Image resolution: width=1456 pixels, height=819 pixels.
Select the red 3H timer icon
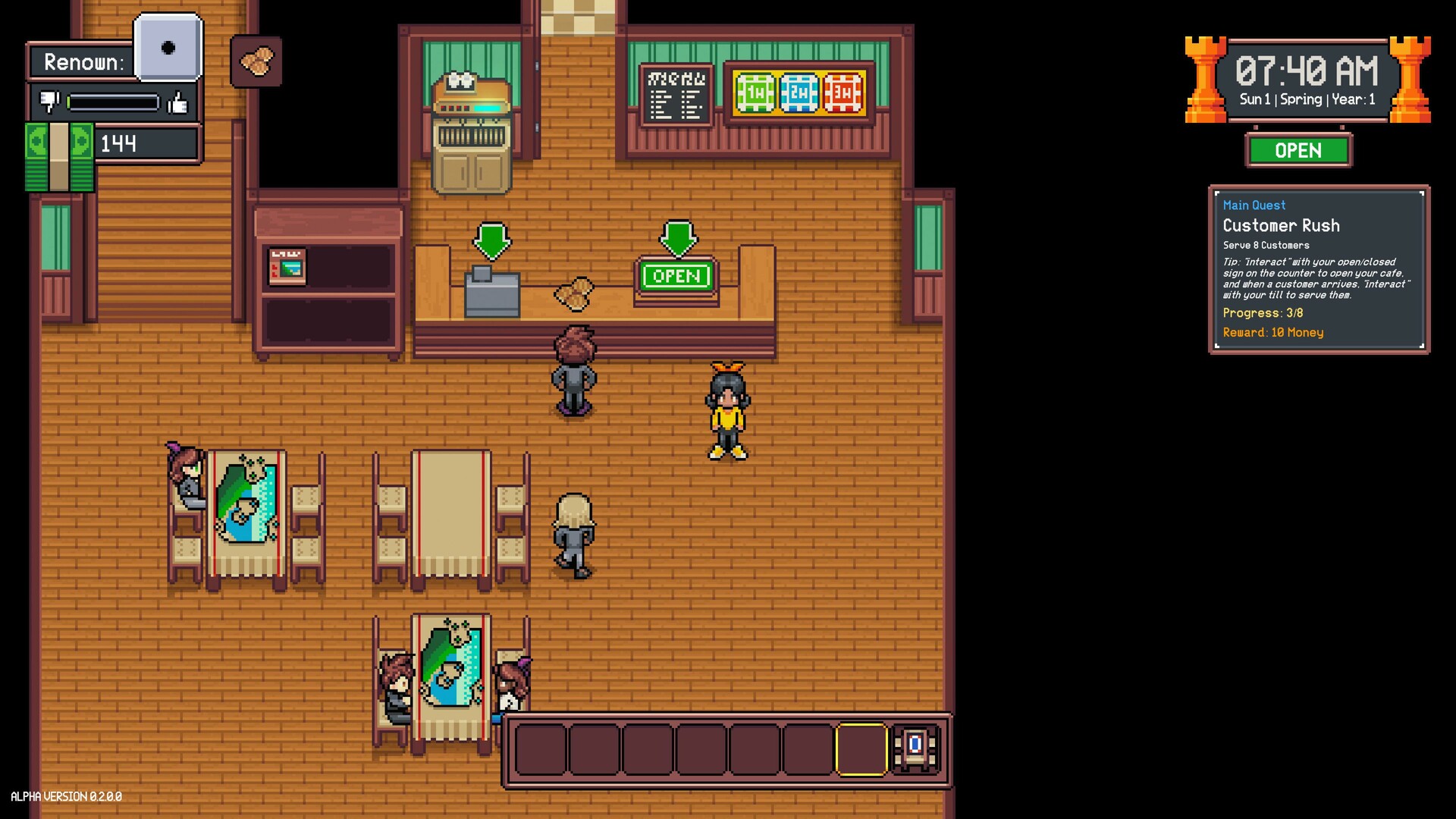point(843,93)
